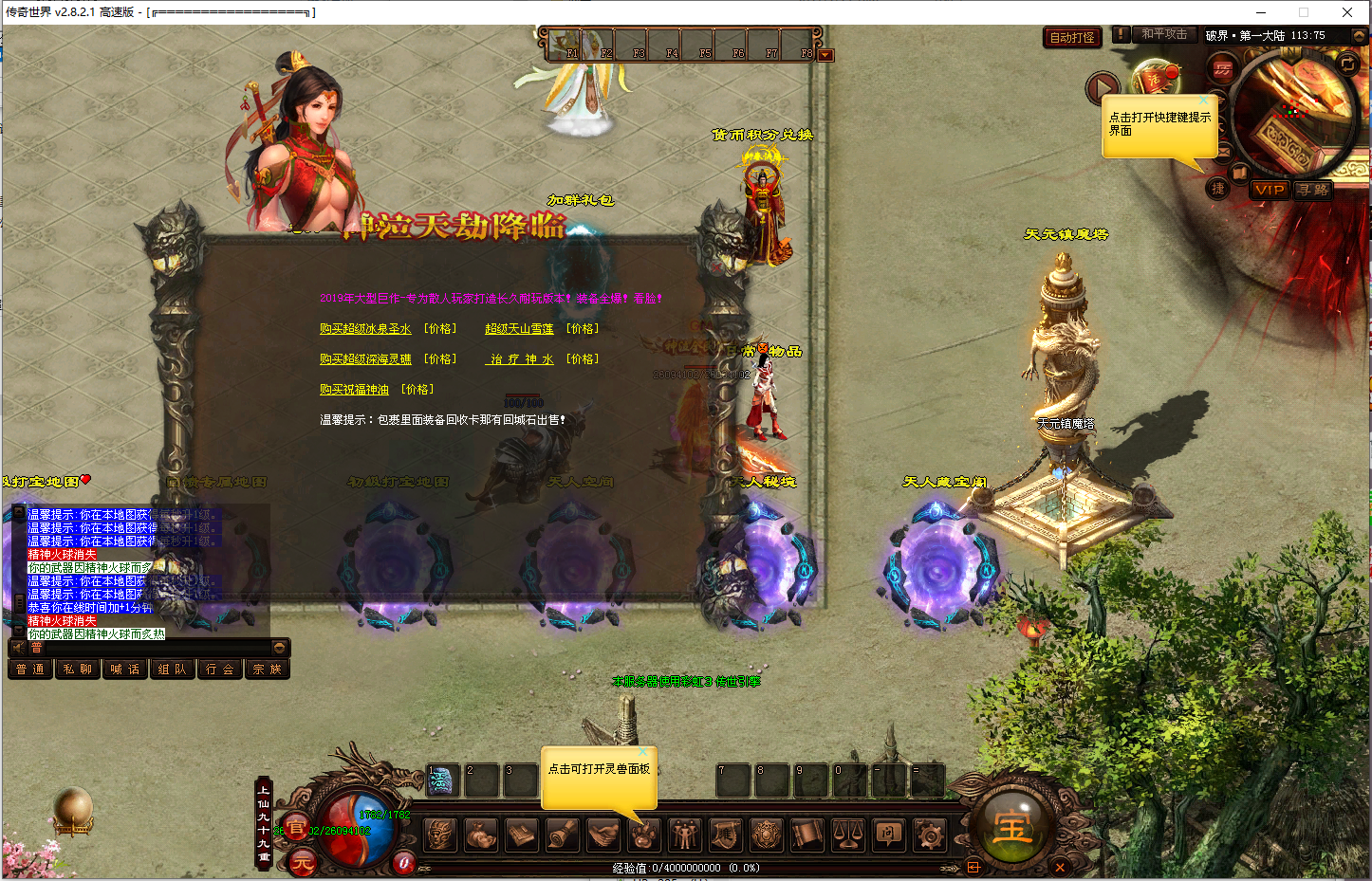Click the chat text input field
This screenshot has height=881, width=1372.
tap(152, 648)
